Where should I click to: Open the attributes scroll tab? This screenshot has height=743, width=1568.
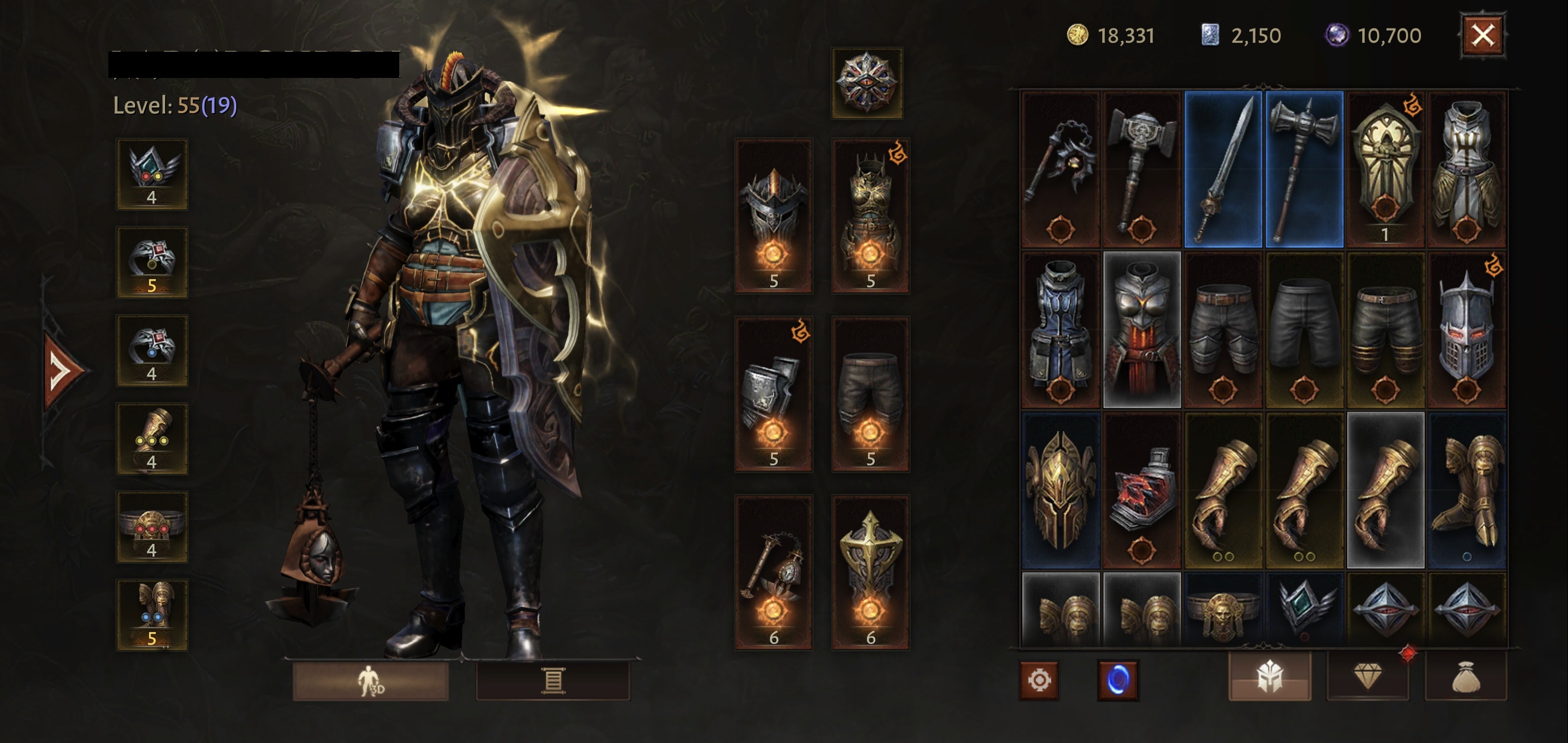point(553,680)
